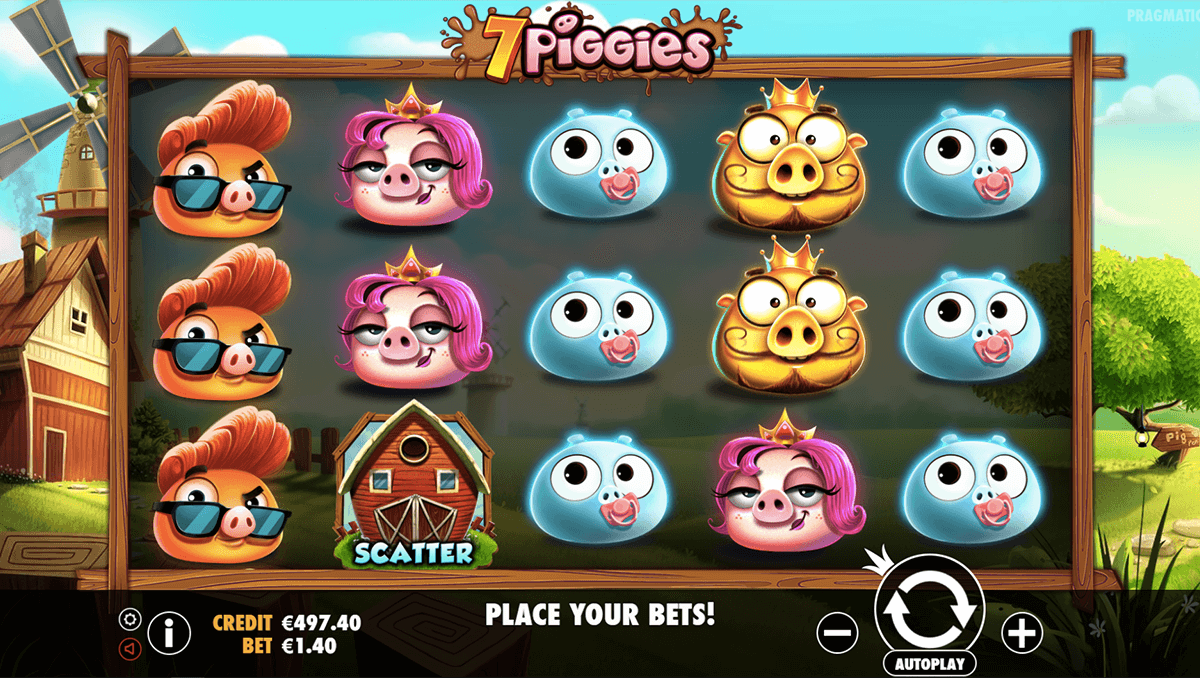1200x678 pixels.
Task: Open the game info paytable
Action: pyautogui.click(x=169, y=632)
